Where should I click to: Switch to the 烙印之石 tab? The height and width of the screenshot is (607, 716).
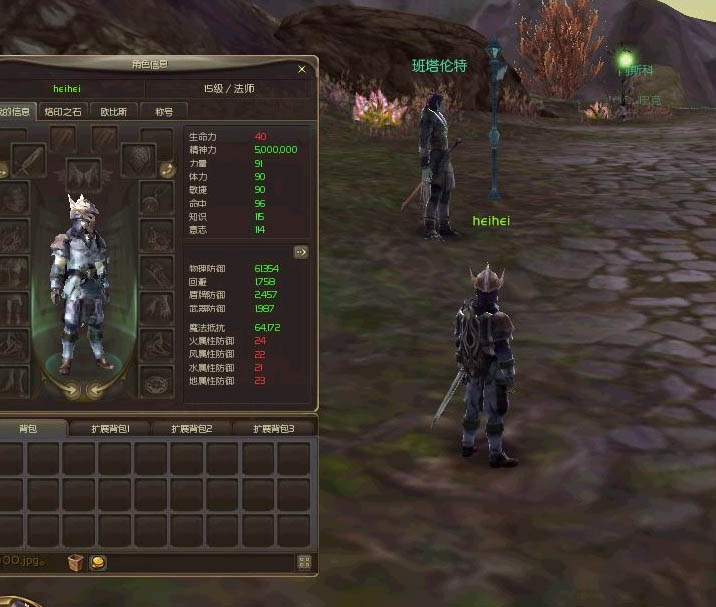[62, 112]
